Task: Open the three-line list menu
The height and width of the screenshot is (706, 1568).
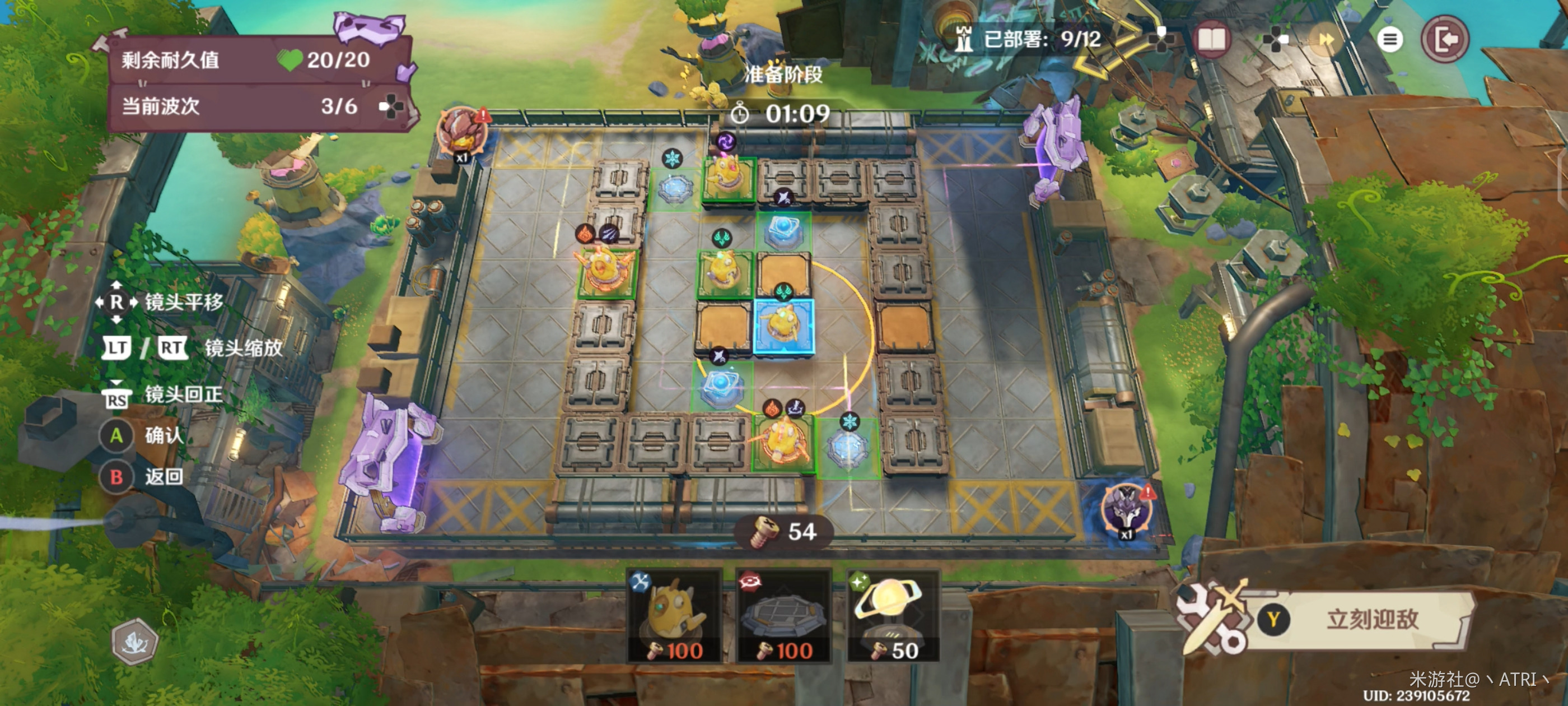Action: [x=1389, y=40]
